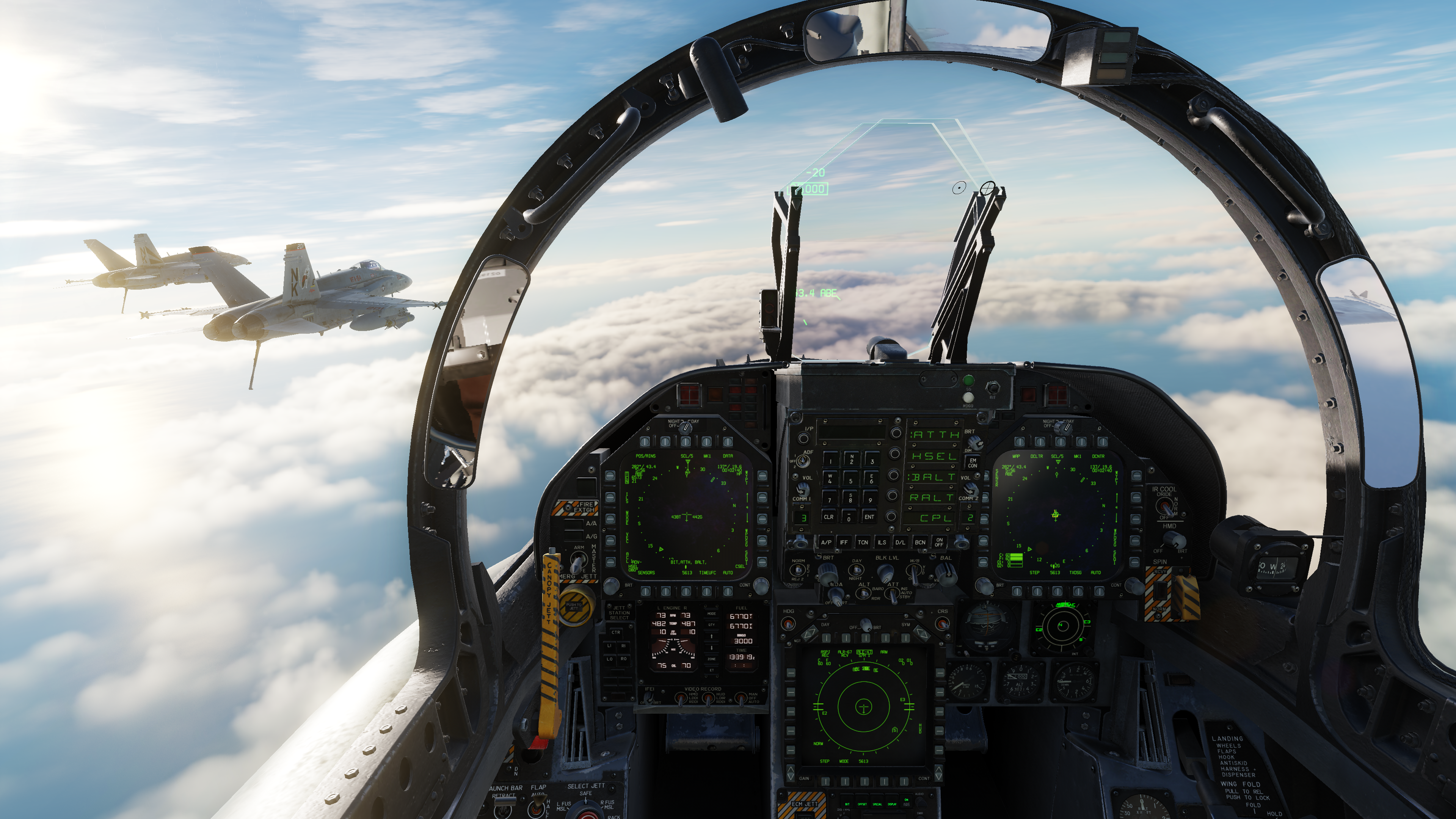Click the IFEI MODE button
Viewport: 1456px width, 819px height.
coord(712,614)
